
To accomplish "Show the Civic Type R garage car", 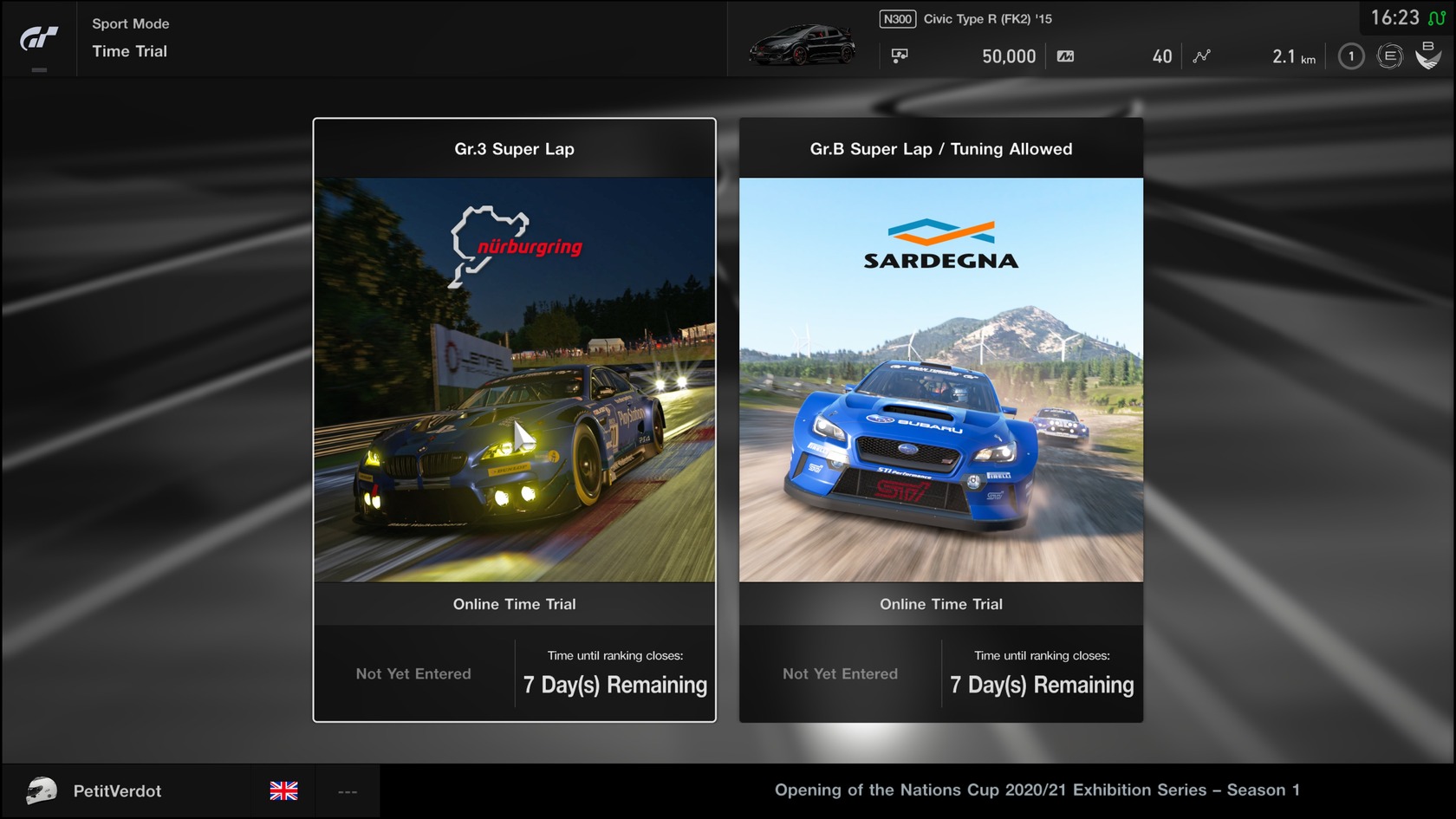I will 803,45.
